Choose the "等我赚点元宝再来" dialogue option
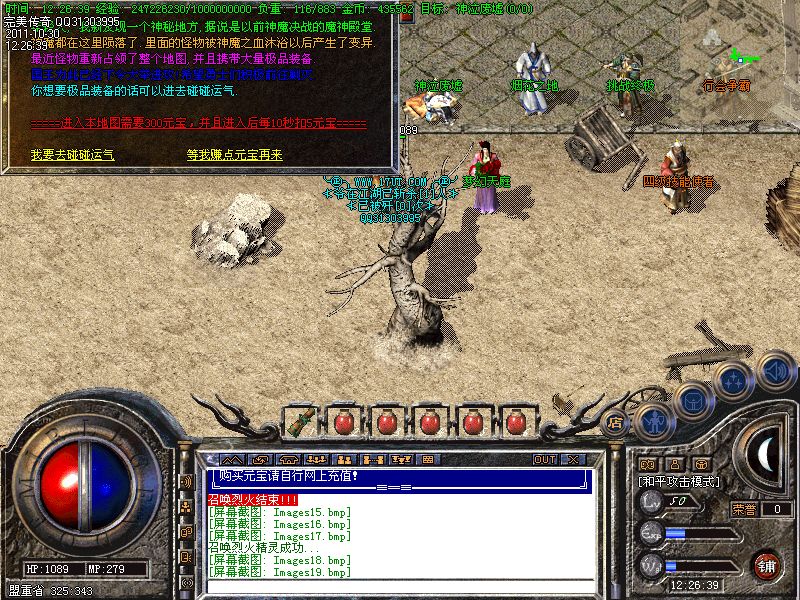The width and height of the screenshot is (800, 600). (x=234, y=155)
